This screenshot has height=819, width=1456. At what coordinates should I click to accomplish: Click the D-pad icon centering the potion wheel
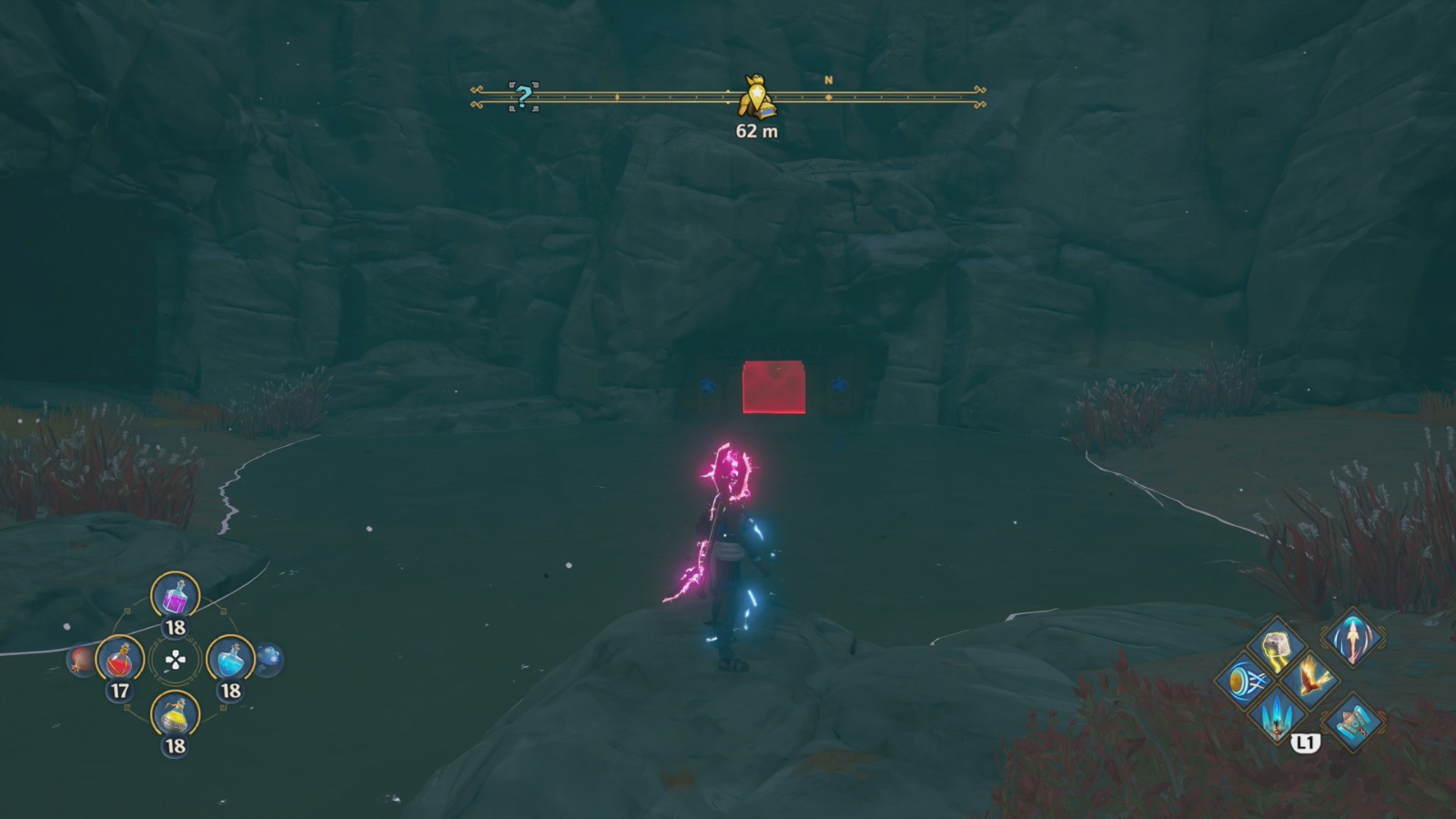pos(174,659)
